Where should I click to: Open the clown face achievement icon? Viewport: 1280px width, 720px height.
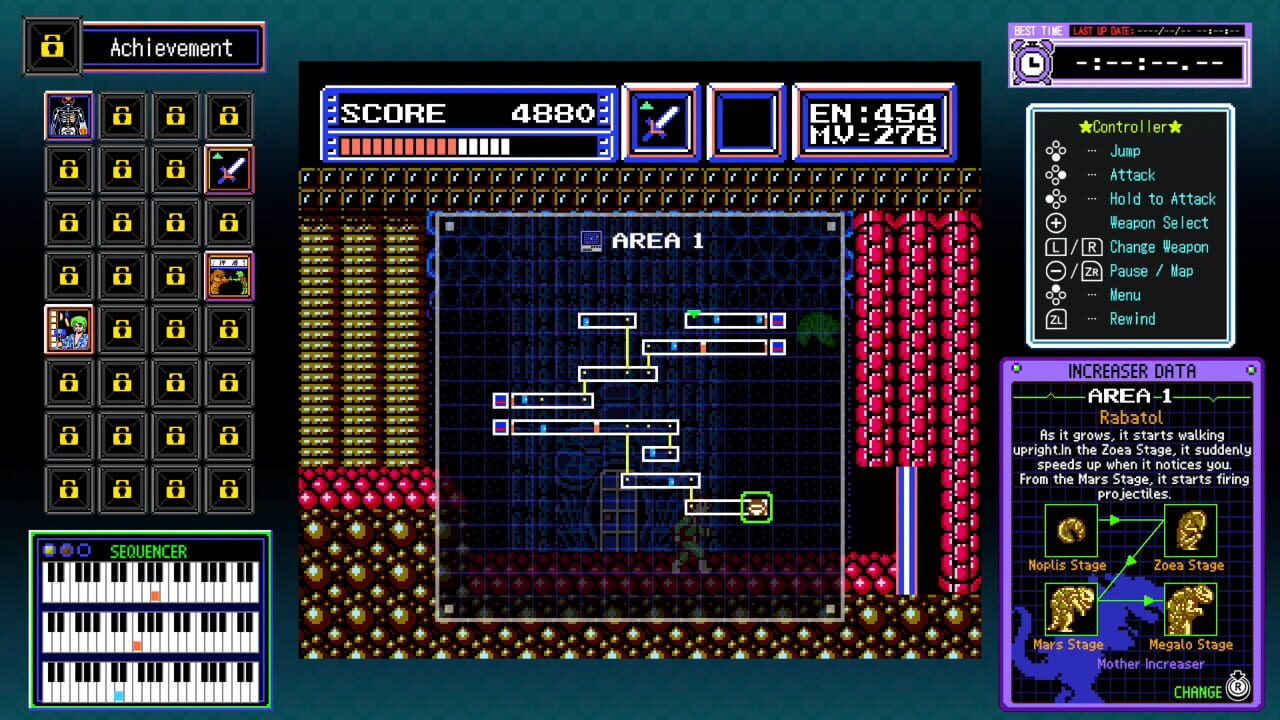click(x=68, y=329)
